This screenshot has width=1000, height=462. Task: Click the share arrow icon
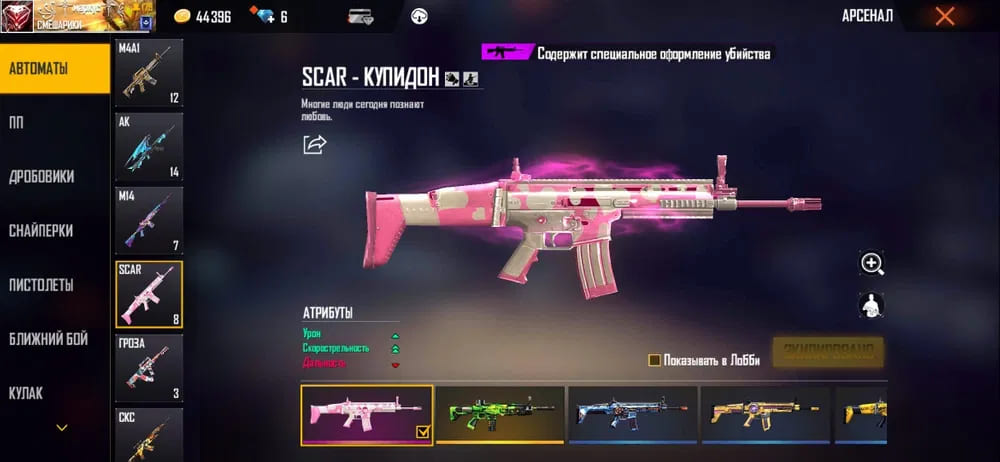coord(315,145)
